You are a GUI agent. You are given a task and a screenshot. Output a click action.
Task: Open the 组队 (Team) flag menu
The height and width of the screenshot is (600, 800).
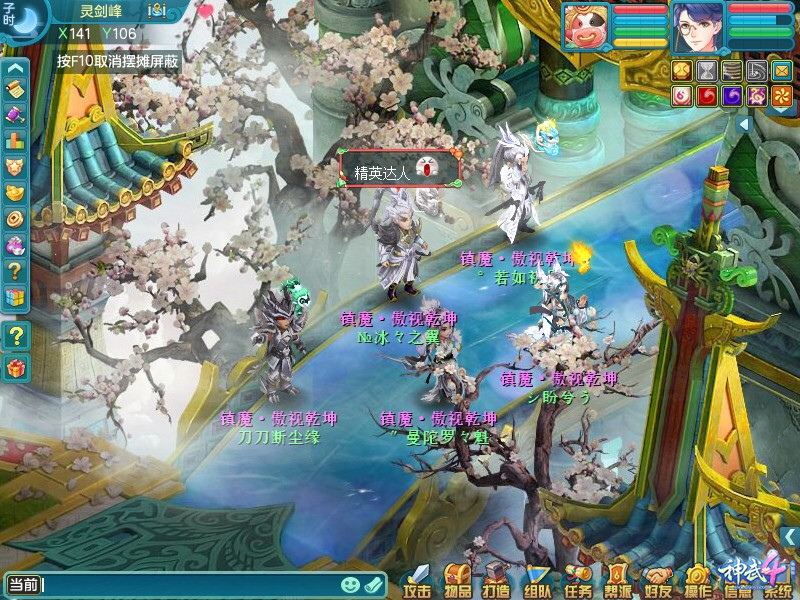537,579
